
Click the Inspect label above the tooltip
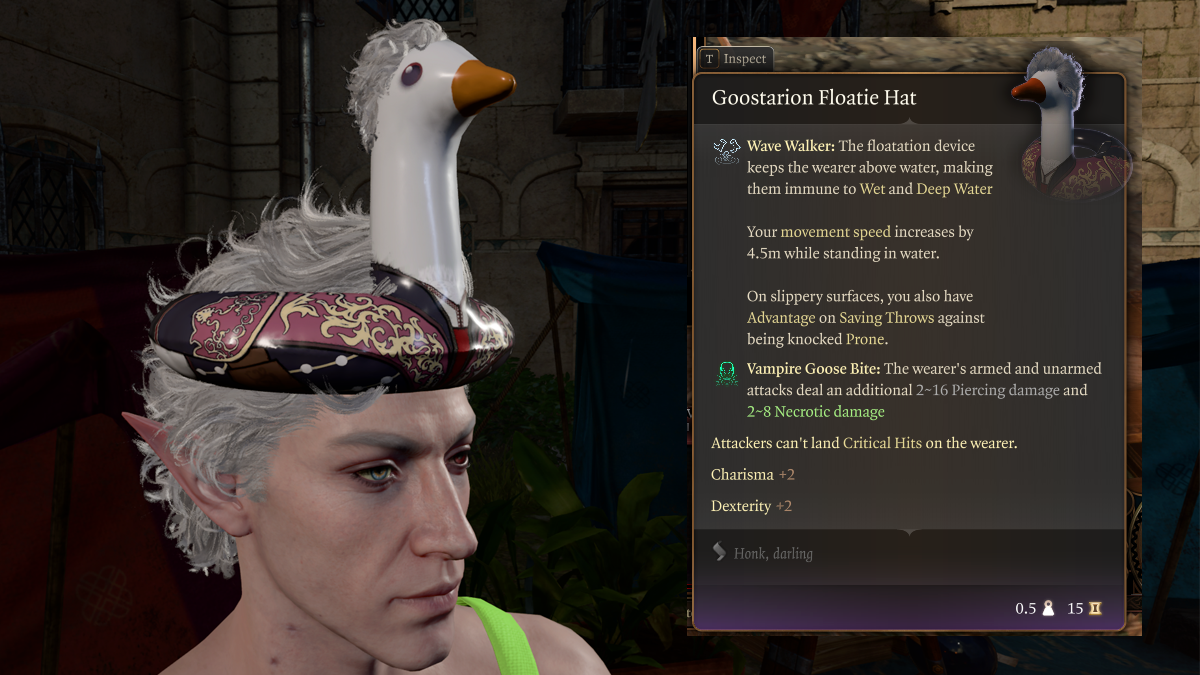[743, 59]
